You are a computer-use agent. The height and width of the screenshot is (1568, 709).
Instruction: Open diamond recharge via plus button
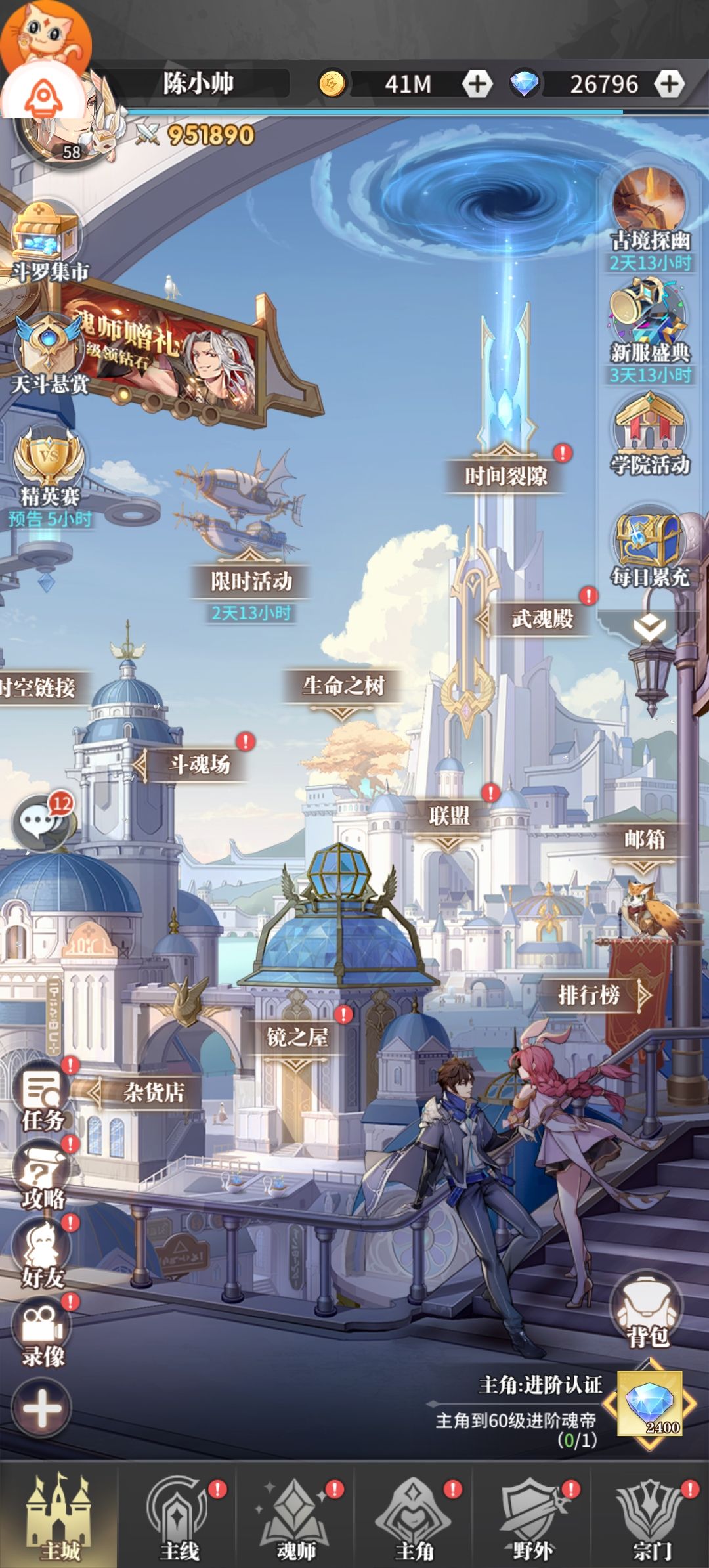[669, 84]
